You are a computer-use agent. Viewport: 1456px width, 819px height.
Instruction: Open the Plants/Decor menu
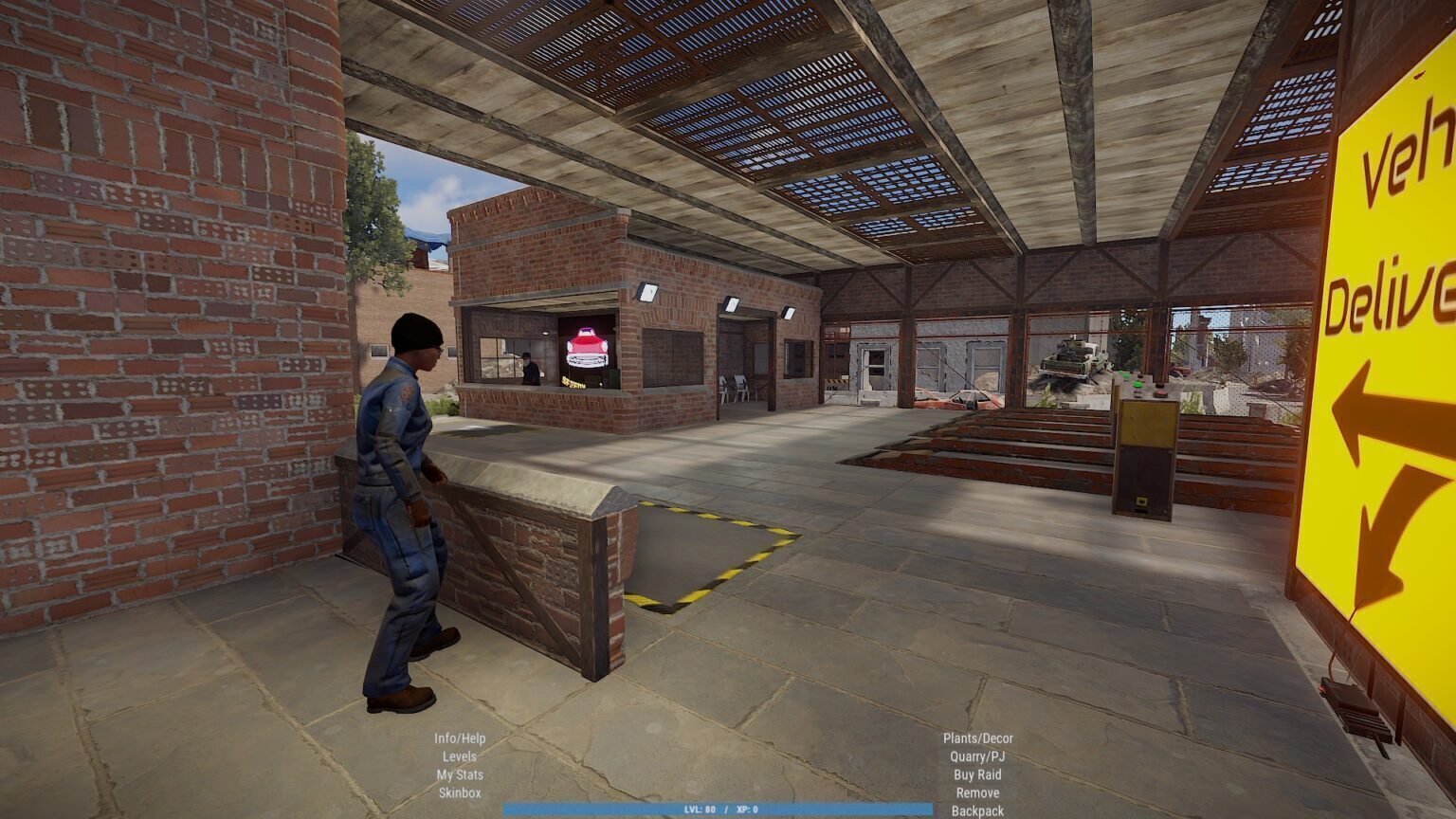[977, 738]
